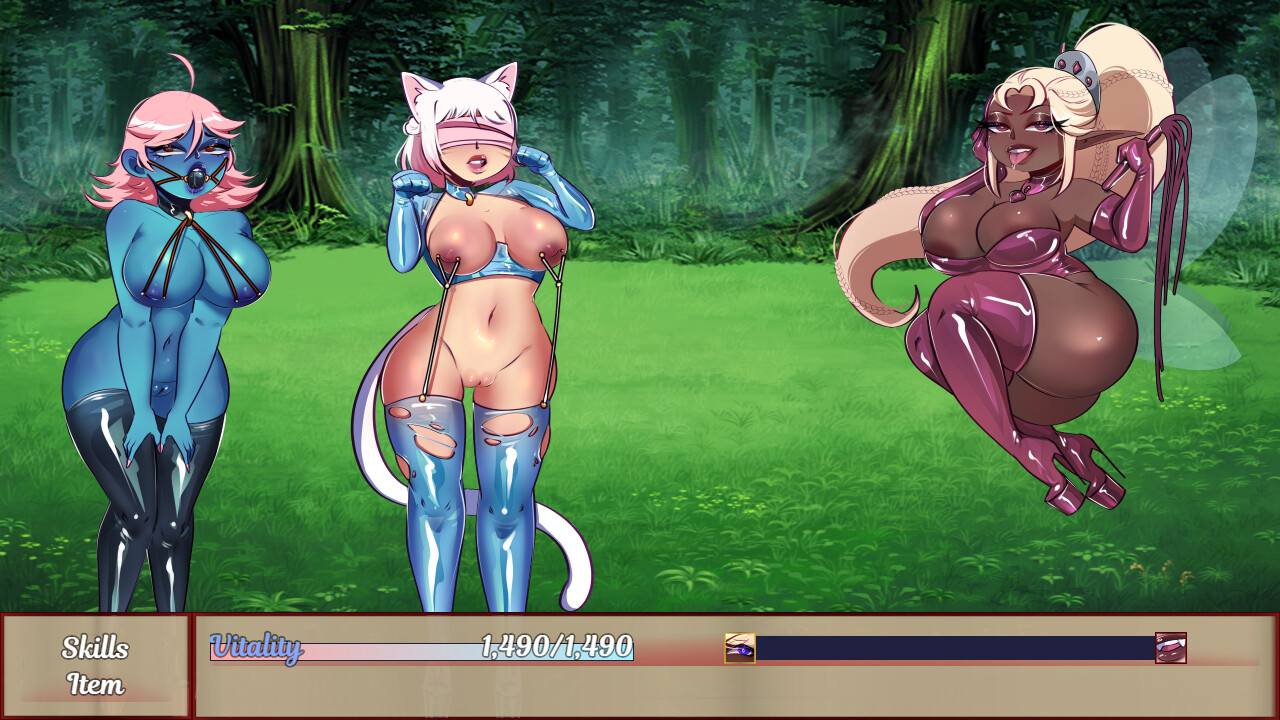Open the Item menu
Screen dimensions: 1280x720
(95, 685)
